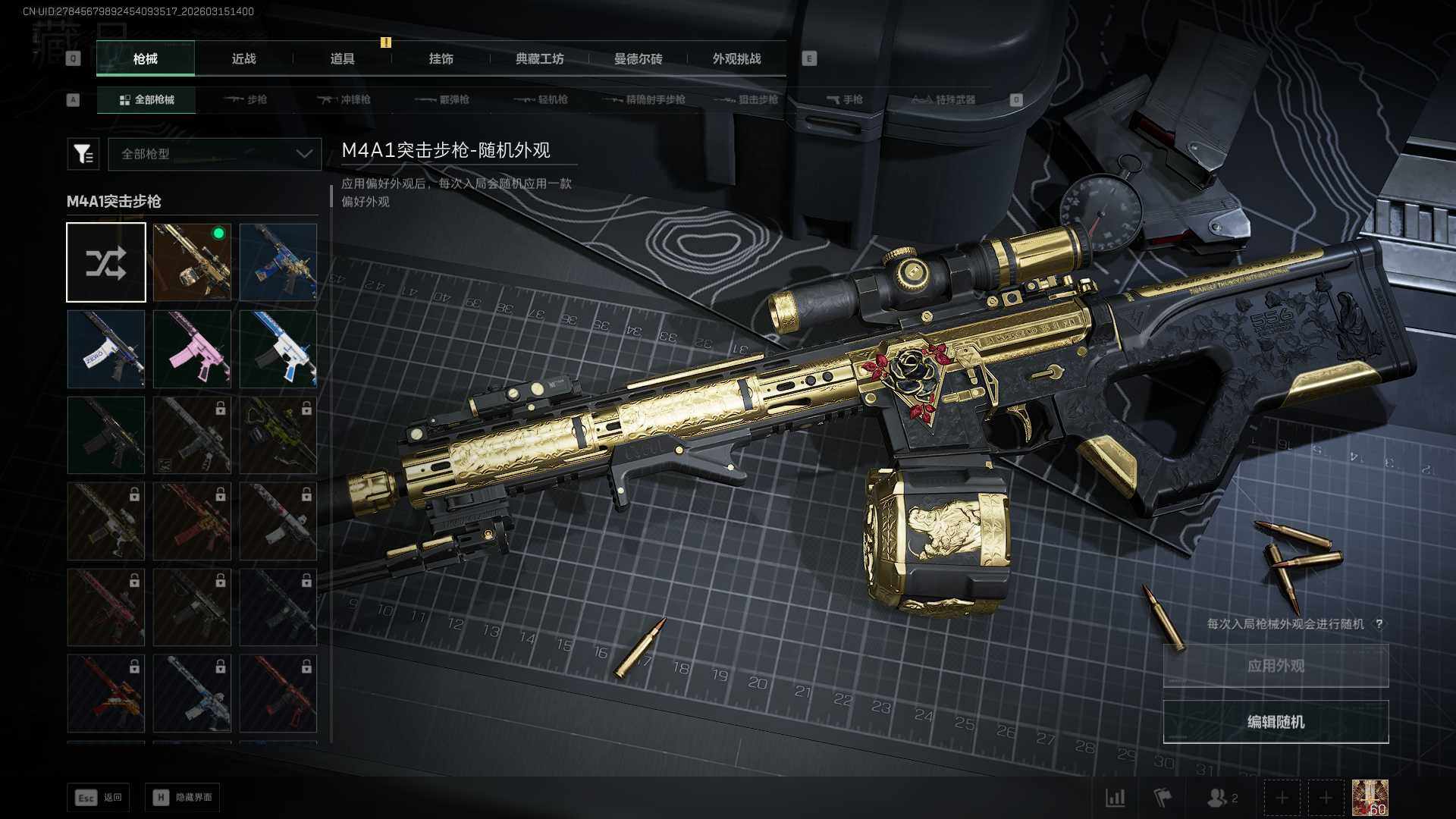This screenshot has width=1456, height=819.
Task: Open the 道具 items tab
Action: coord(342,59)
